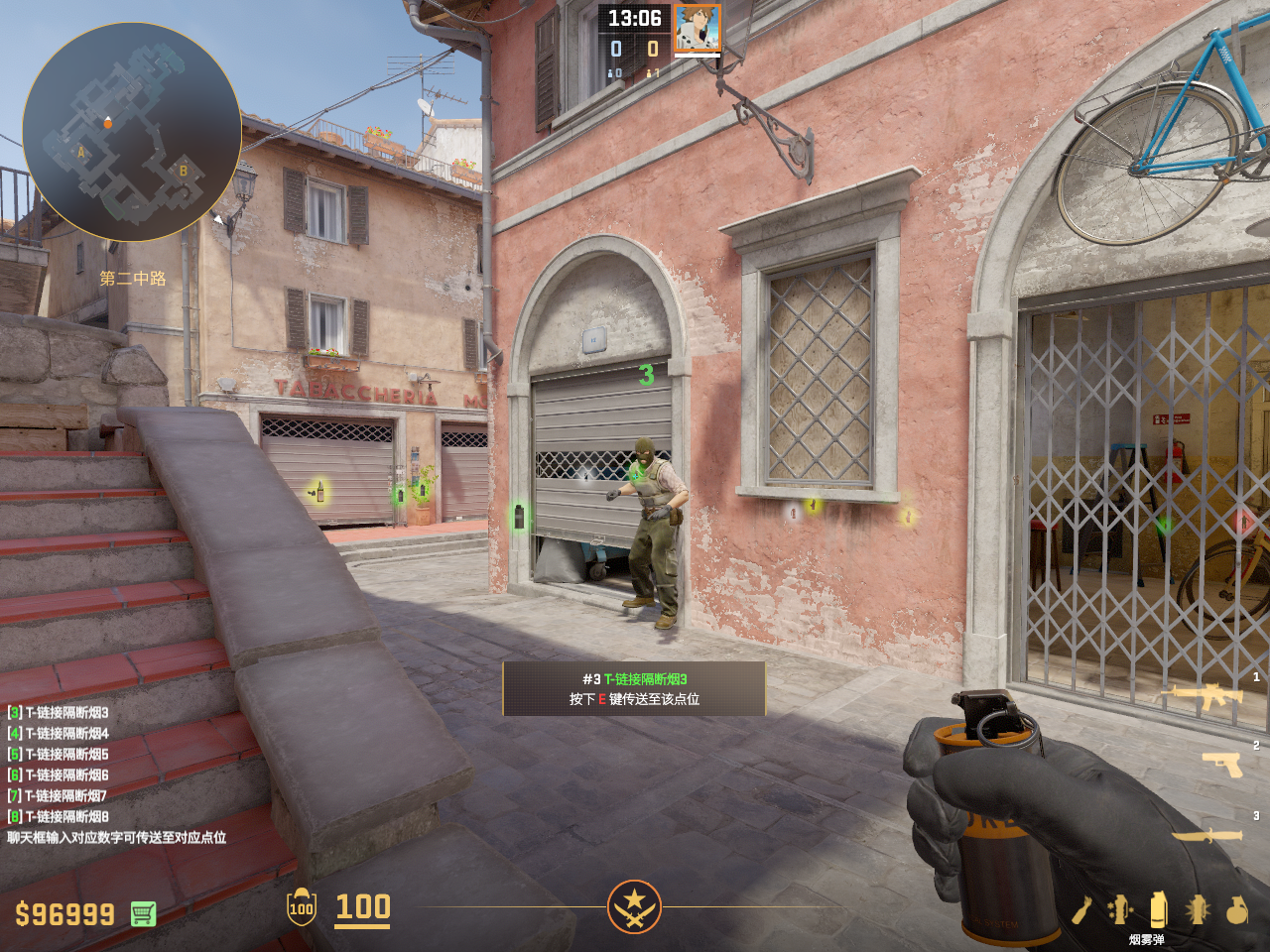This screenshot has height=952, width=1270.
Task: Choose list entry T-链接隔断烟7
Action: pyautogui.click(x=59, y=795)
